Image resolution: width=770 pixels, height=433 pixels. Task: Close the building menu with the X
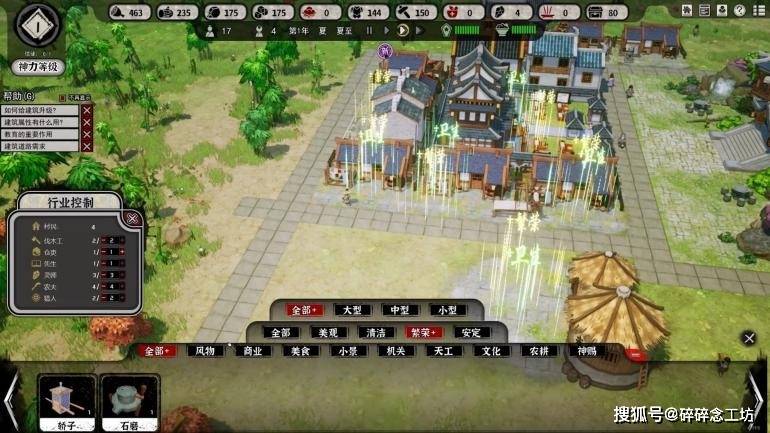pyautogui.click(x=748, y=338)
